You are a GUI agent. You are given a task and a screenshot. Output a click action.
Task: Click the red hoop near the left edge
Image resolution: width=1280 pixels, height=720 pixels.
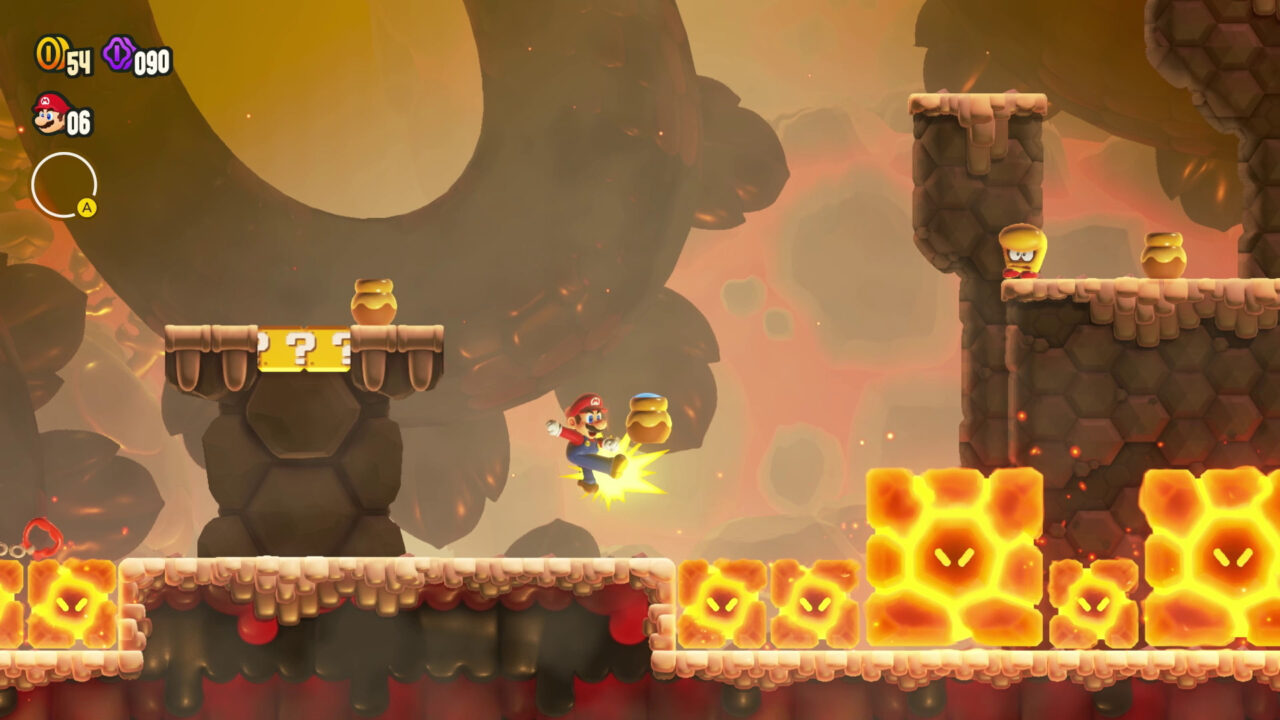(x=41, y=536)
